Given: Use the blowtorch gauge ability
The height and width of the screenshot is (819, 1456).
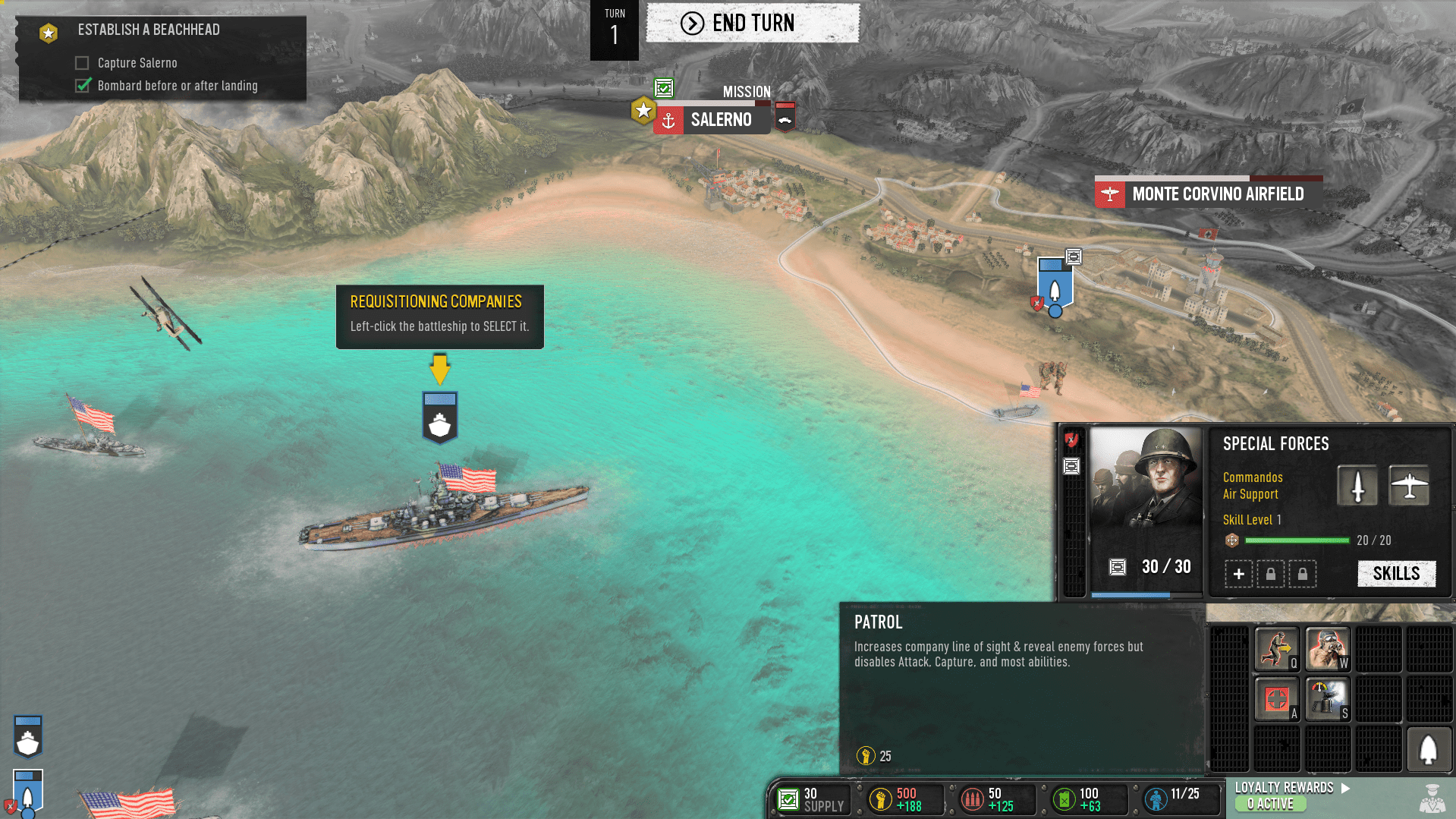Looking at the screenshot, I should [1327, 699].
